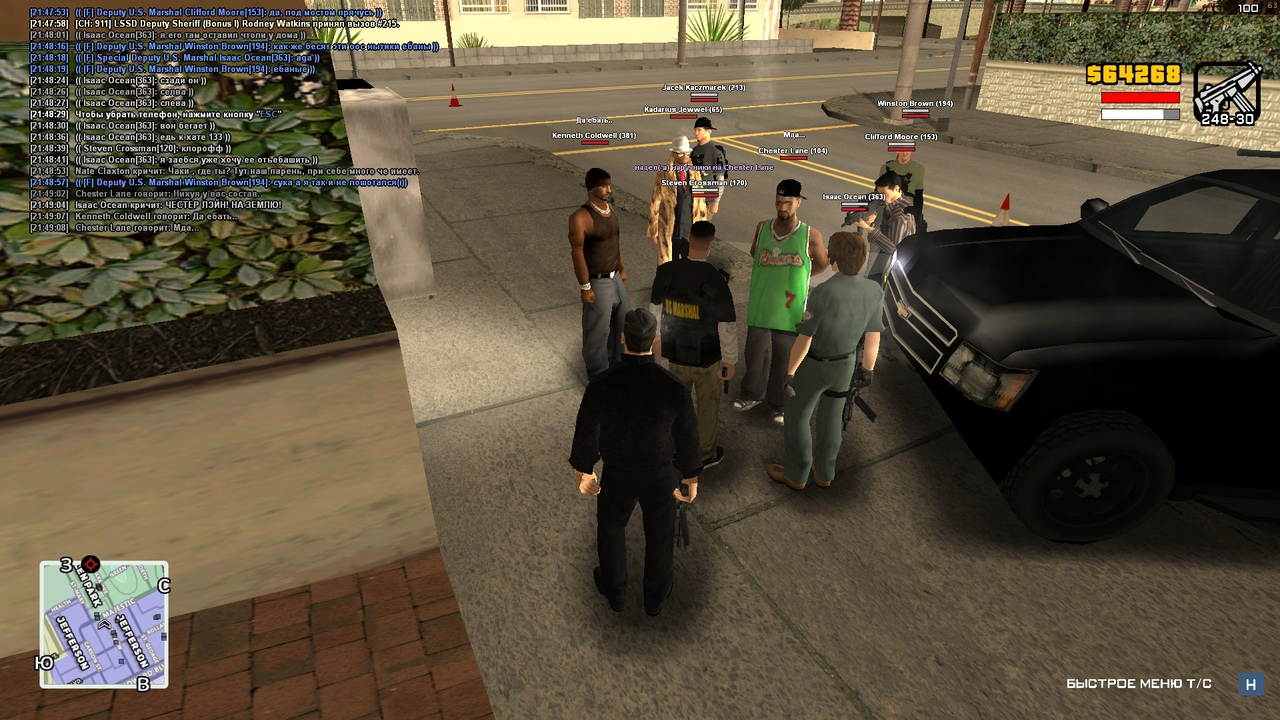Click the Jefferson minimap

(104, 625)
